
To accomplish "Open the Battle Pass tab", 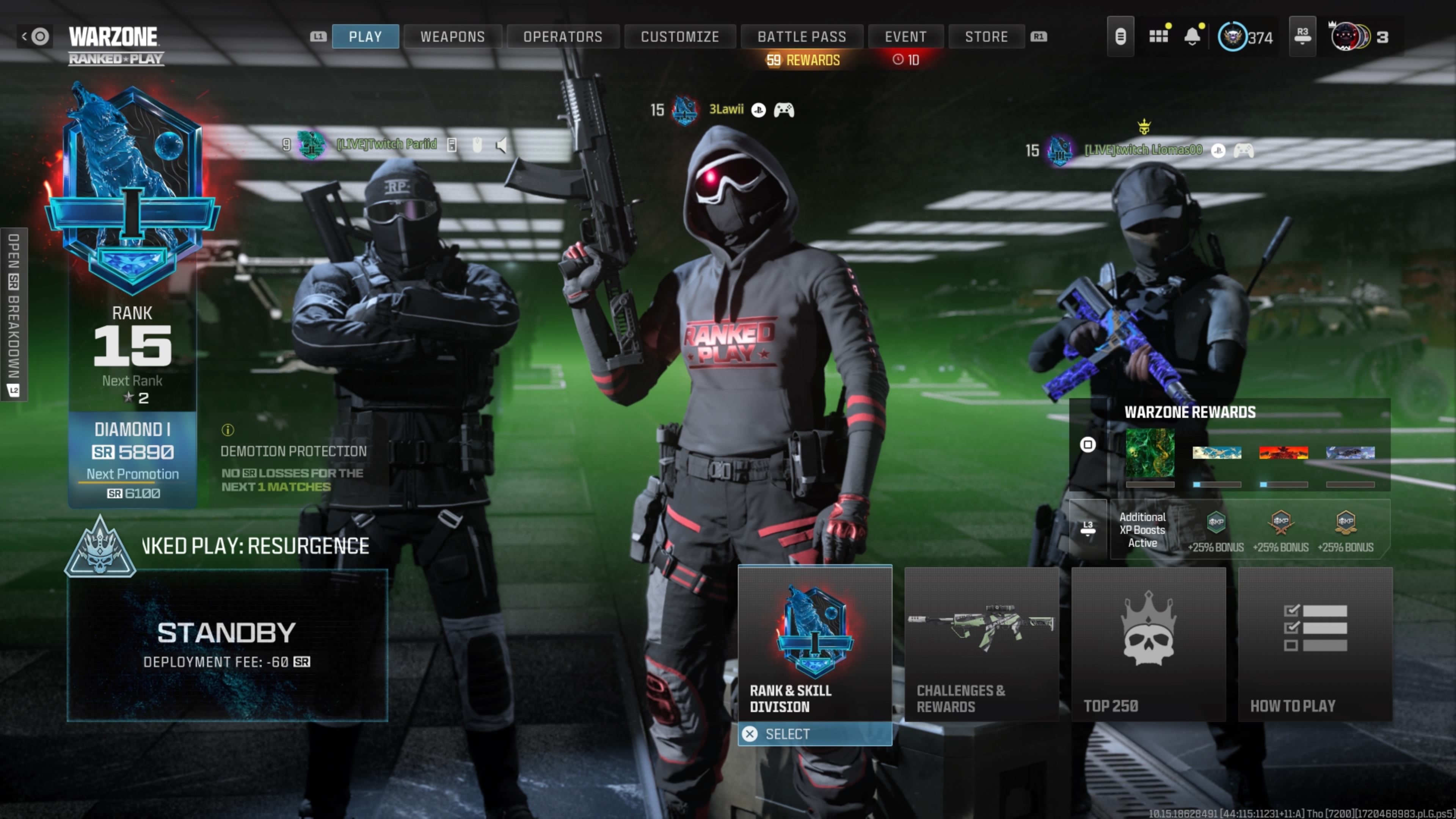I will pos(802,37).
